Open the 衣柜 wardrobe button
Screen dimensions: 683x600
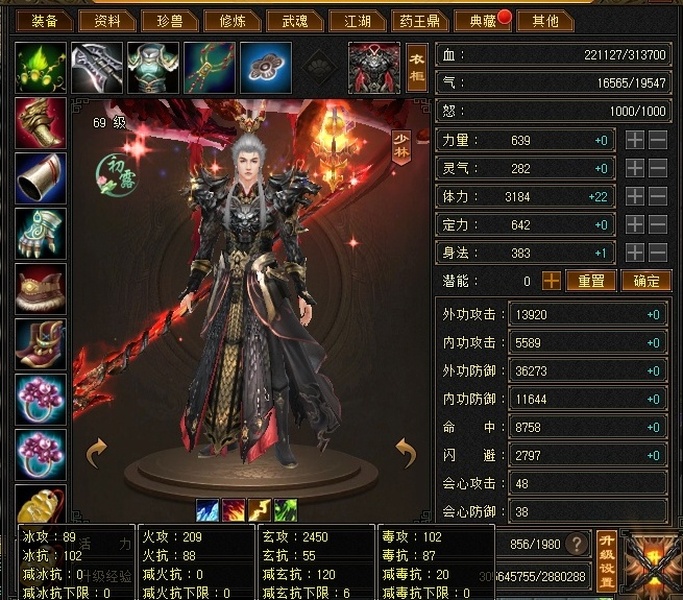(x=417, y=68)
